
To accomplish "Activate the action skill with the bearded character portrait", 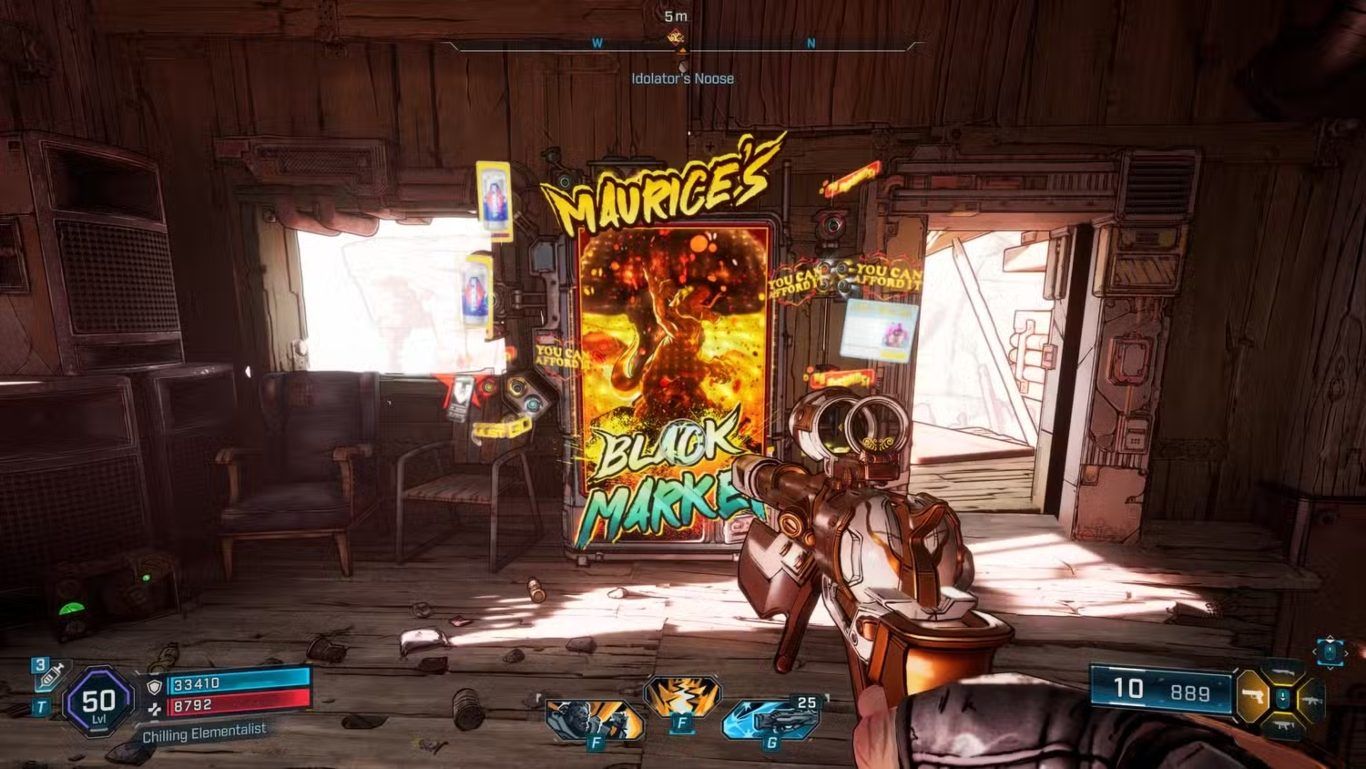I will (580, 719).
